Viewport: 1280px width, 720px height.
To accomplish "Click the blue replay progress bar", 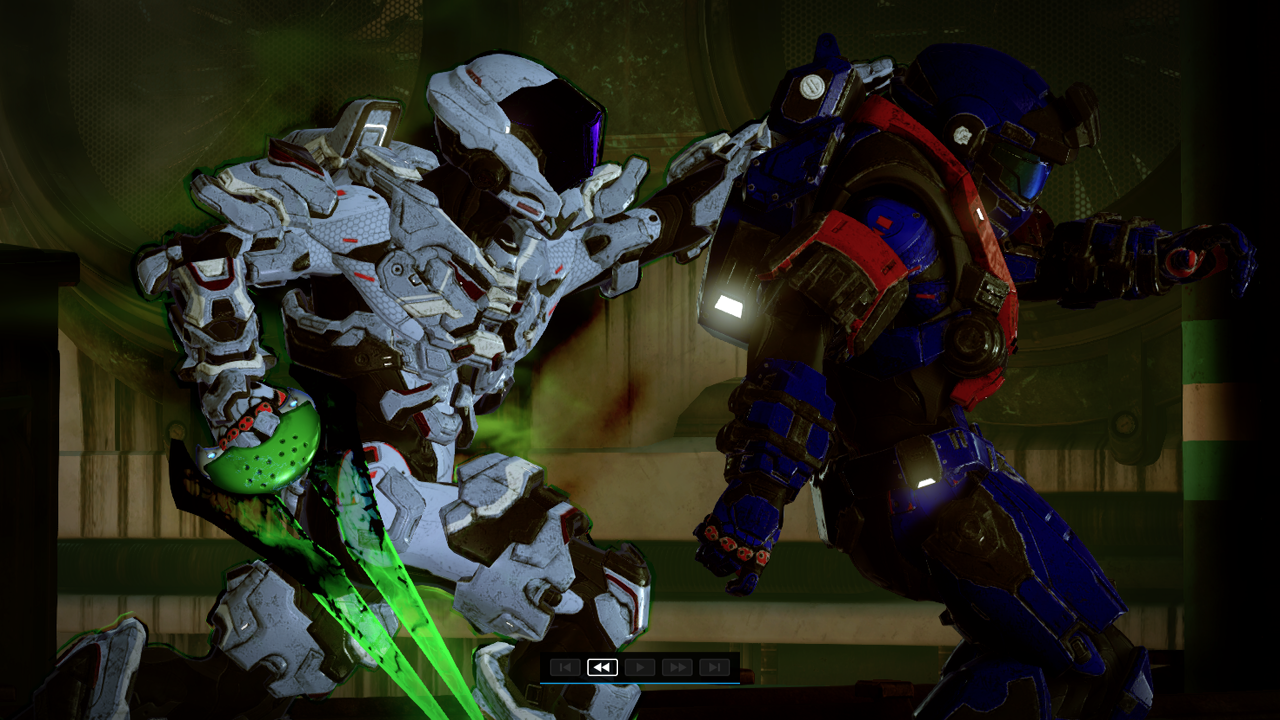I will (640, 682).
